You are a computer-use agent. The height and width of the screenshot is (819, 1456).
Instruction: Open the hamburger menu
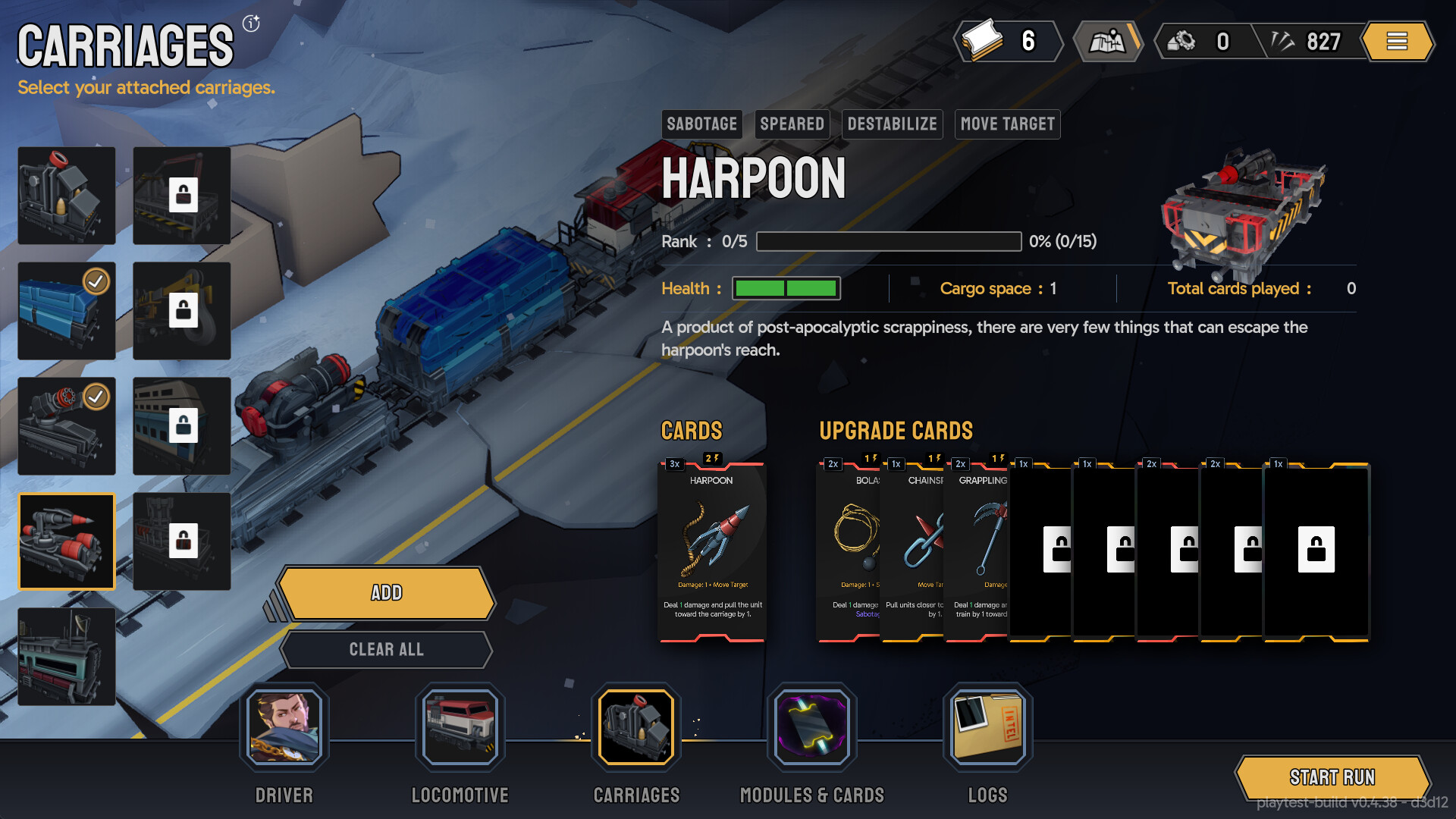(x=1397, y=41)
